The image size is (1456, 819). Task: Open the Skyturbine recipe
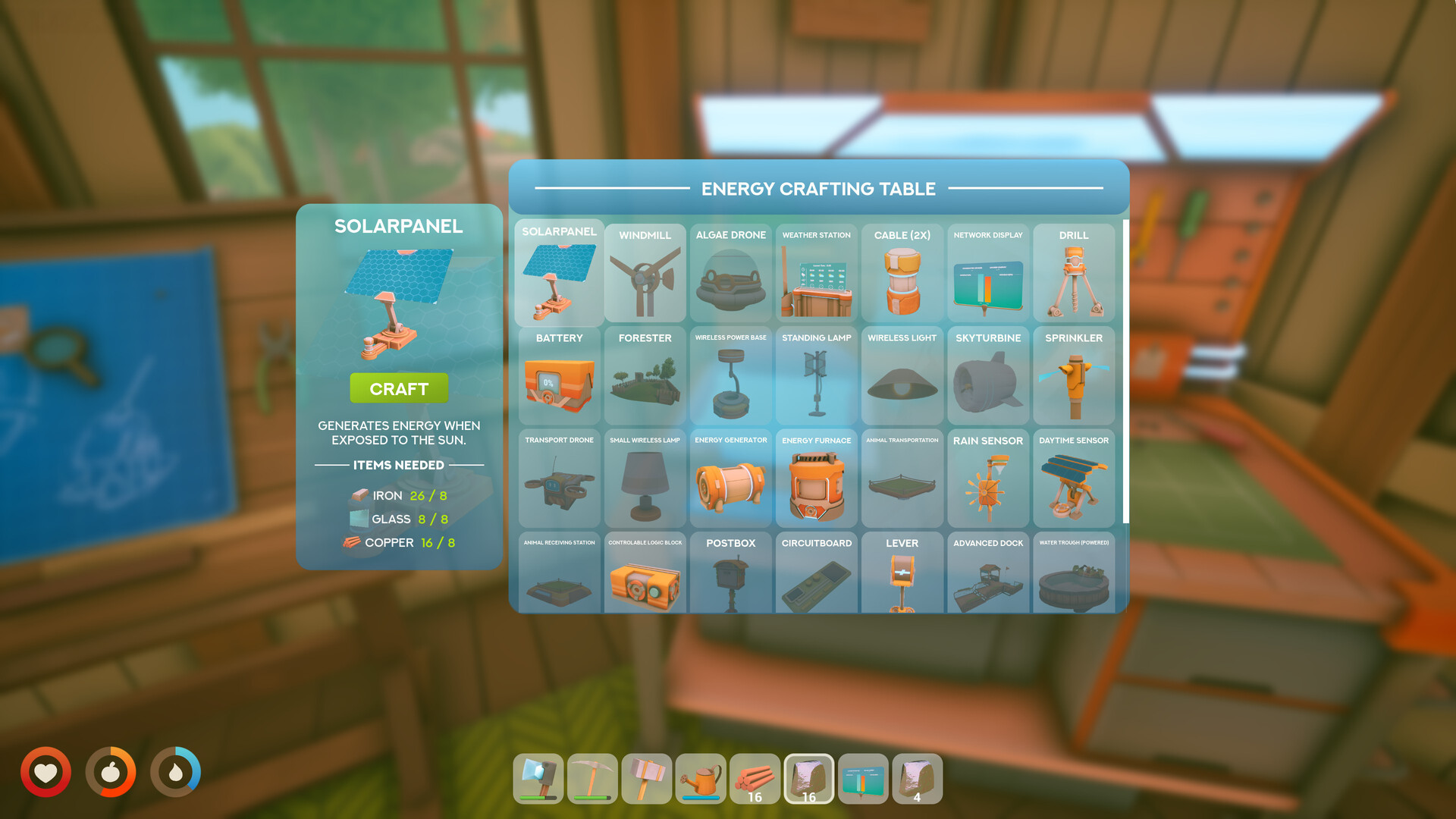click(x=988, y=375)
